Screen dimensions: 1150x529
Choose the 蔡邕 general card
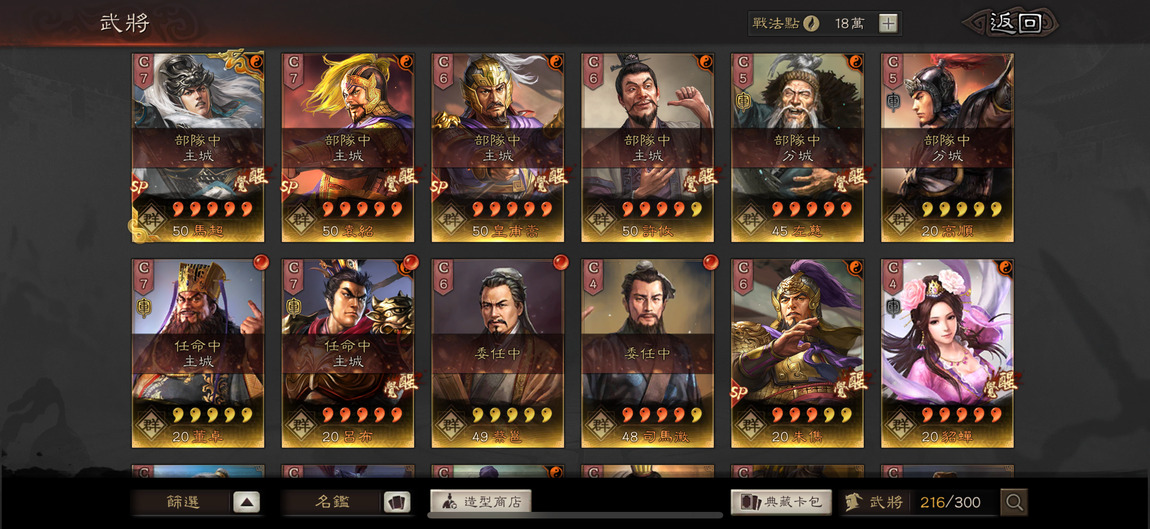click(x=498, y=353)
